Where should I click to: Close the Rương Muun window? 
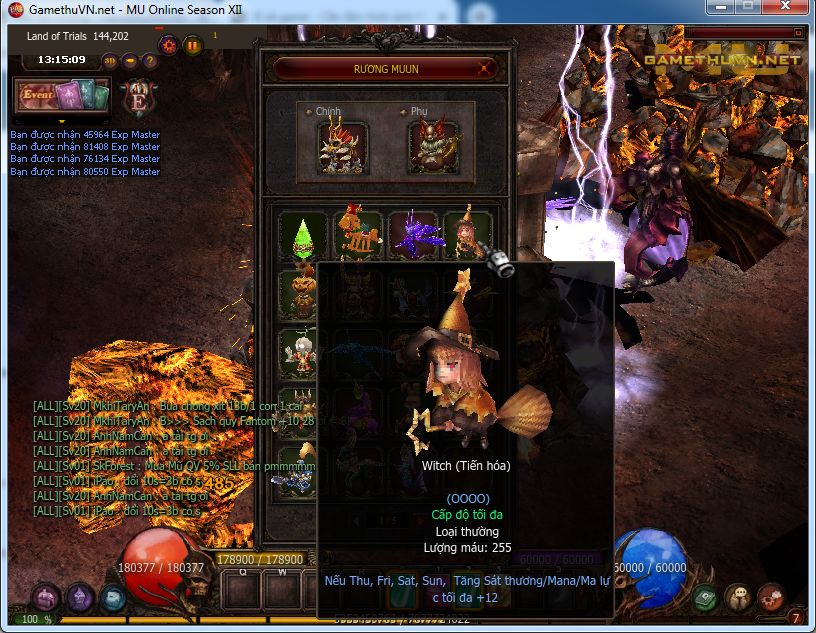tap(485, 69)
